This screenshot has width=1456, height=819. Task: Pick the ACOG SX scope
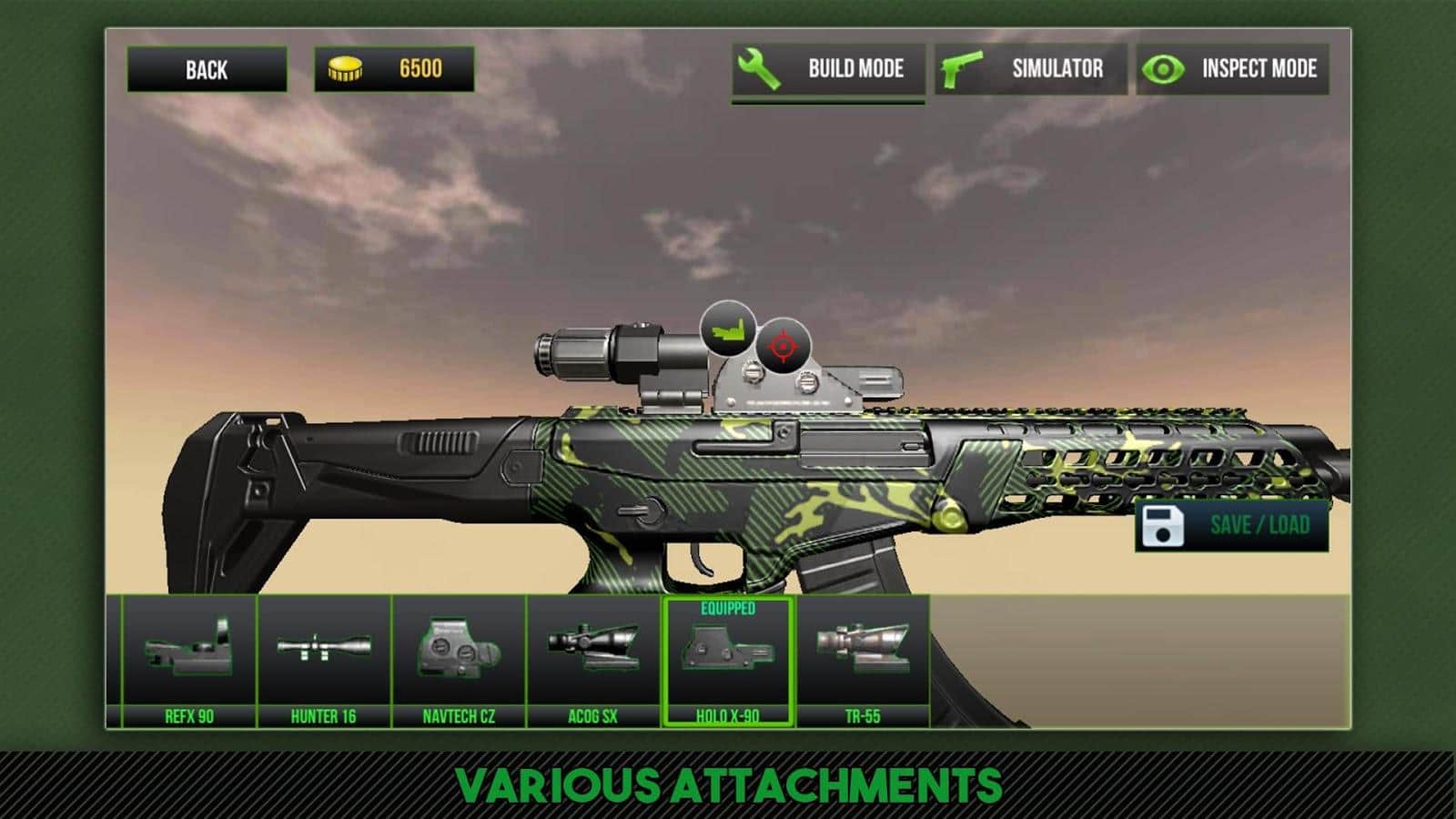[x=593, y=662]
